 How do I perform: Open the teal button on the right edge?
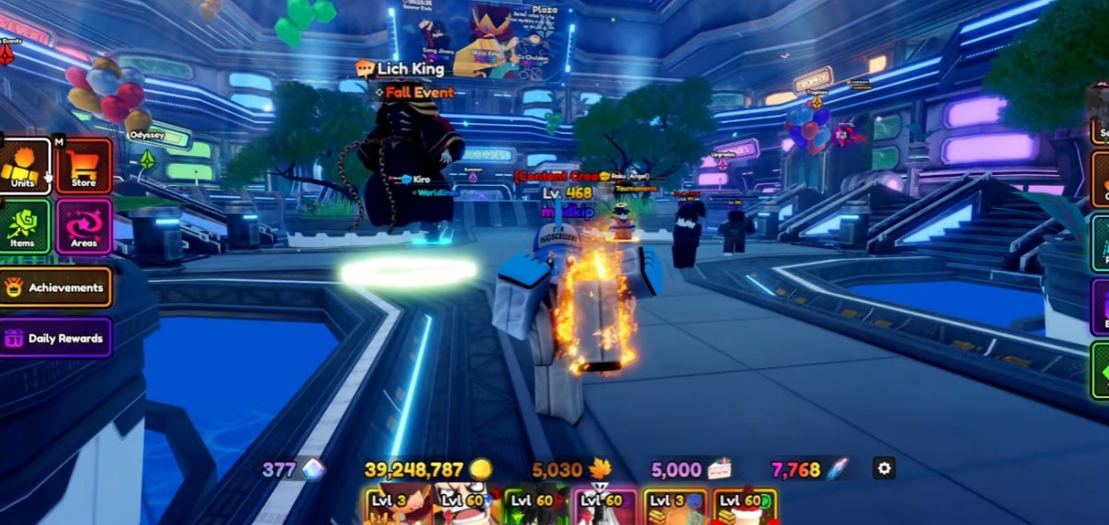click(x=1099, y=246)
